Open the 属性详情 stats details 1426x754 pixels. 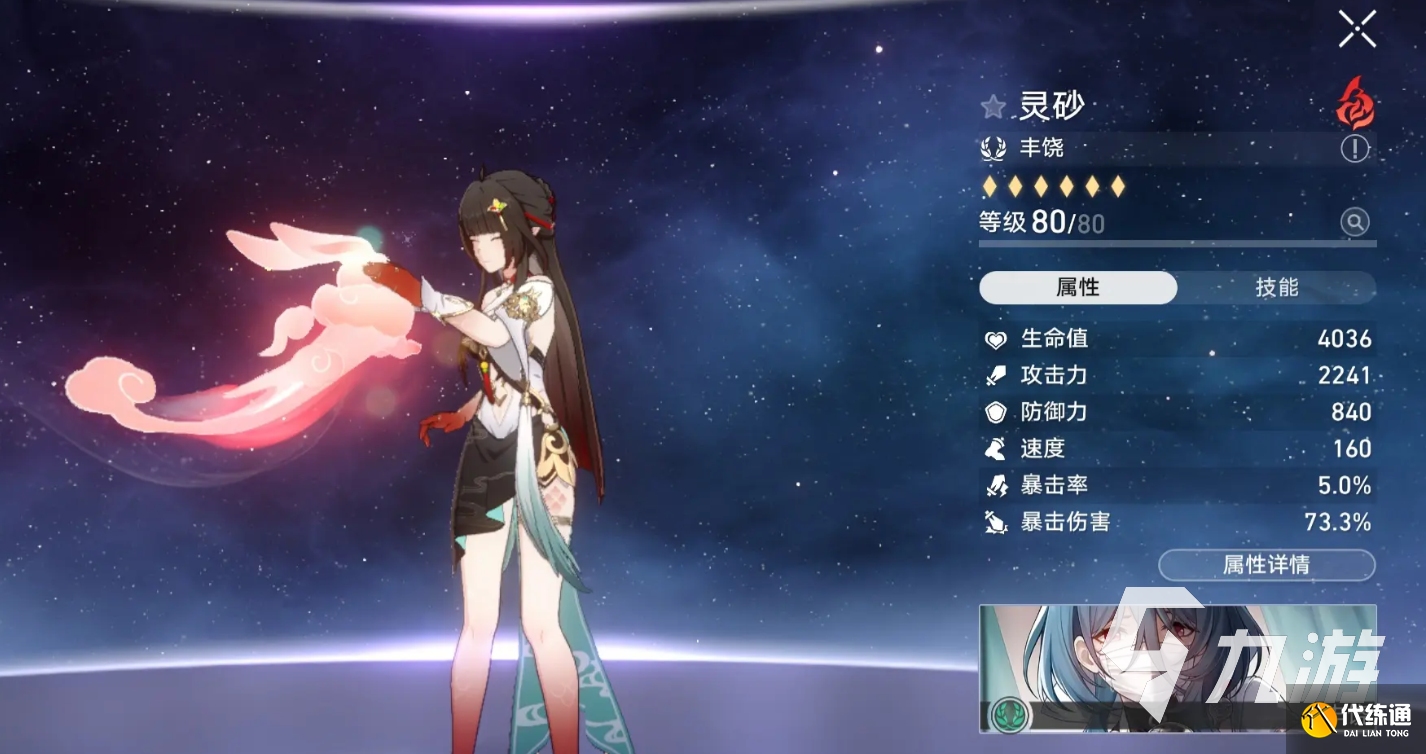[x=1266, y=565]
